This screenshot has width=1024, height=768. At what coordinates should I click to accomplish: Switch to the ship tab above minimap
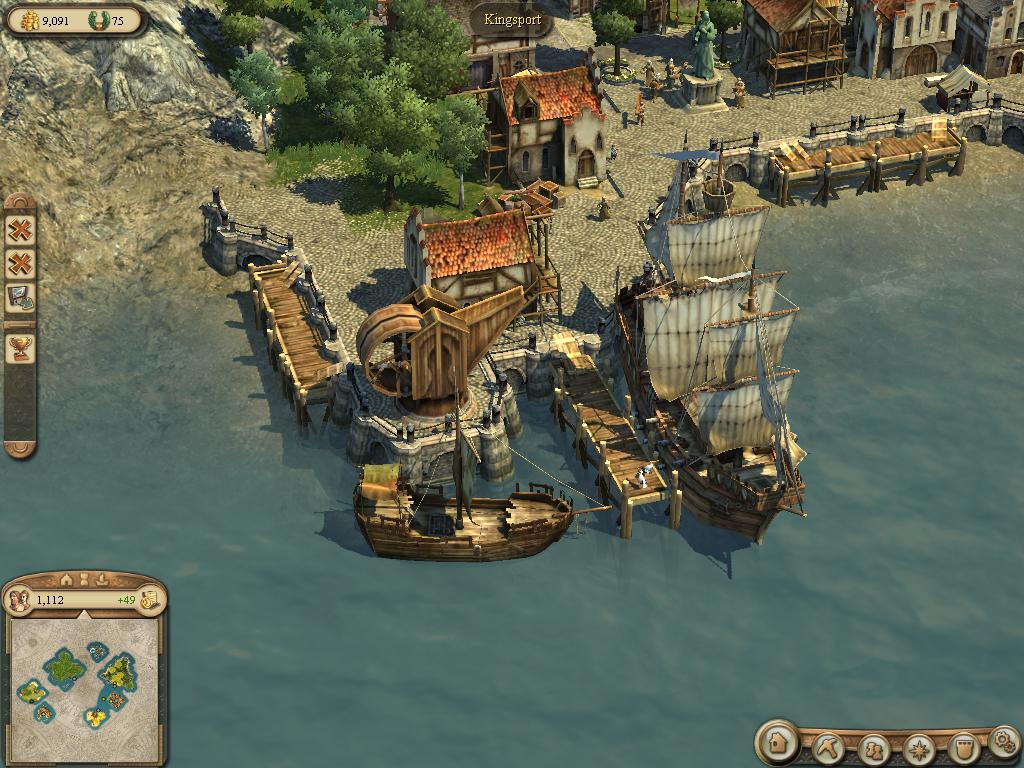click(102, 579)
